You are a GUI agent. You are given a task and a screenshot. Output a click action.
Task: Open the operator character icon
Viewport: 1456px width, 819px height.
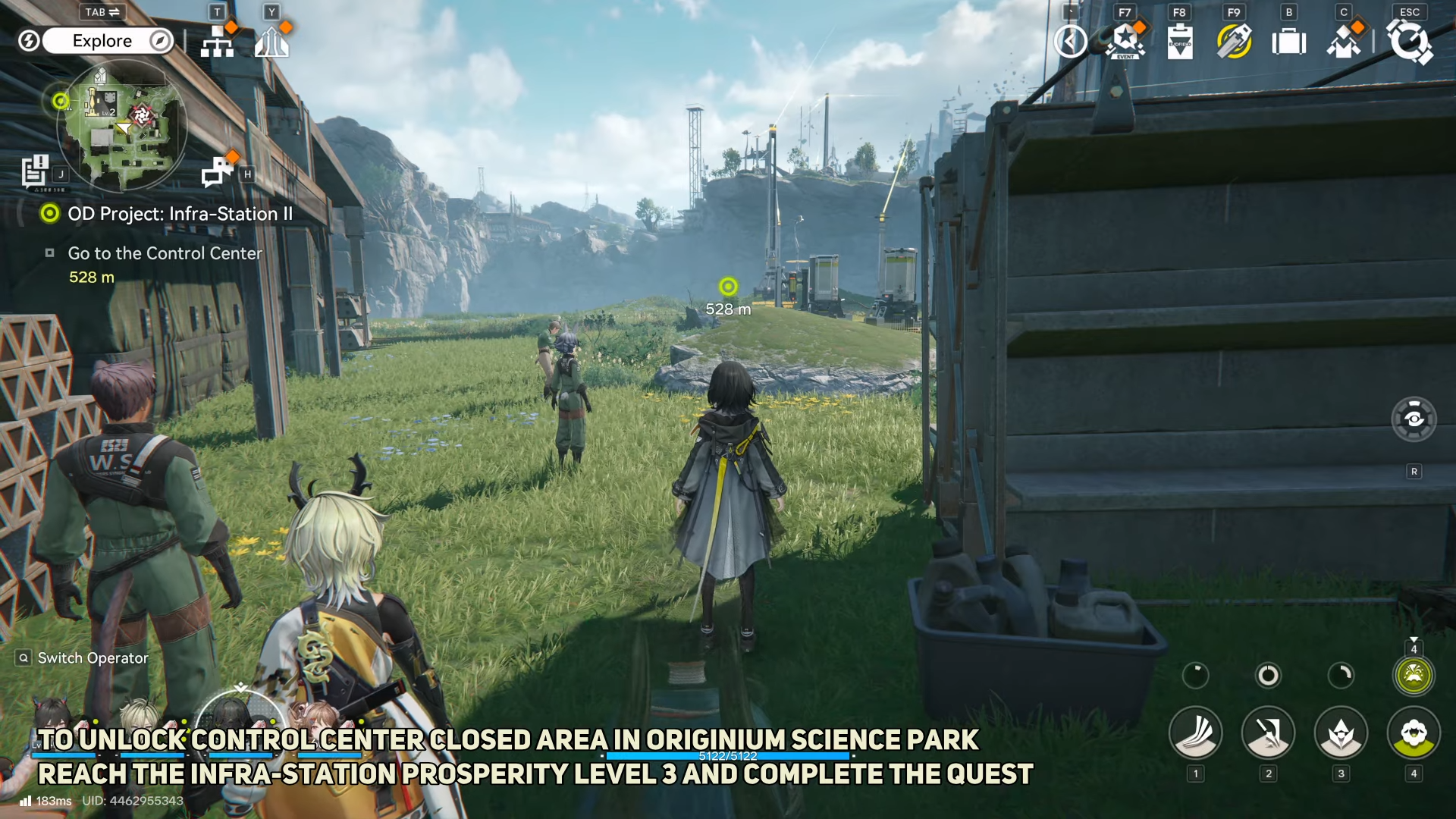tap(1344, 42)
